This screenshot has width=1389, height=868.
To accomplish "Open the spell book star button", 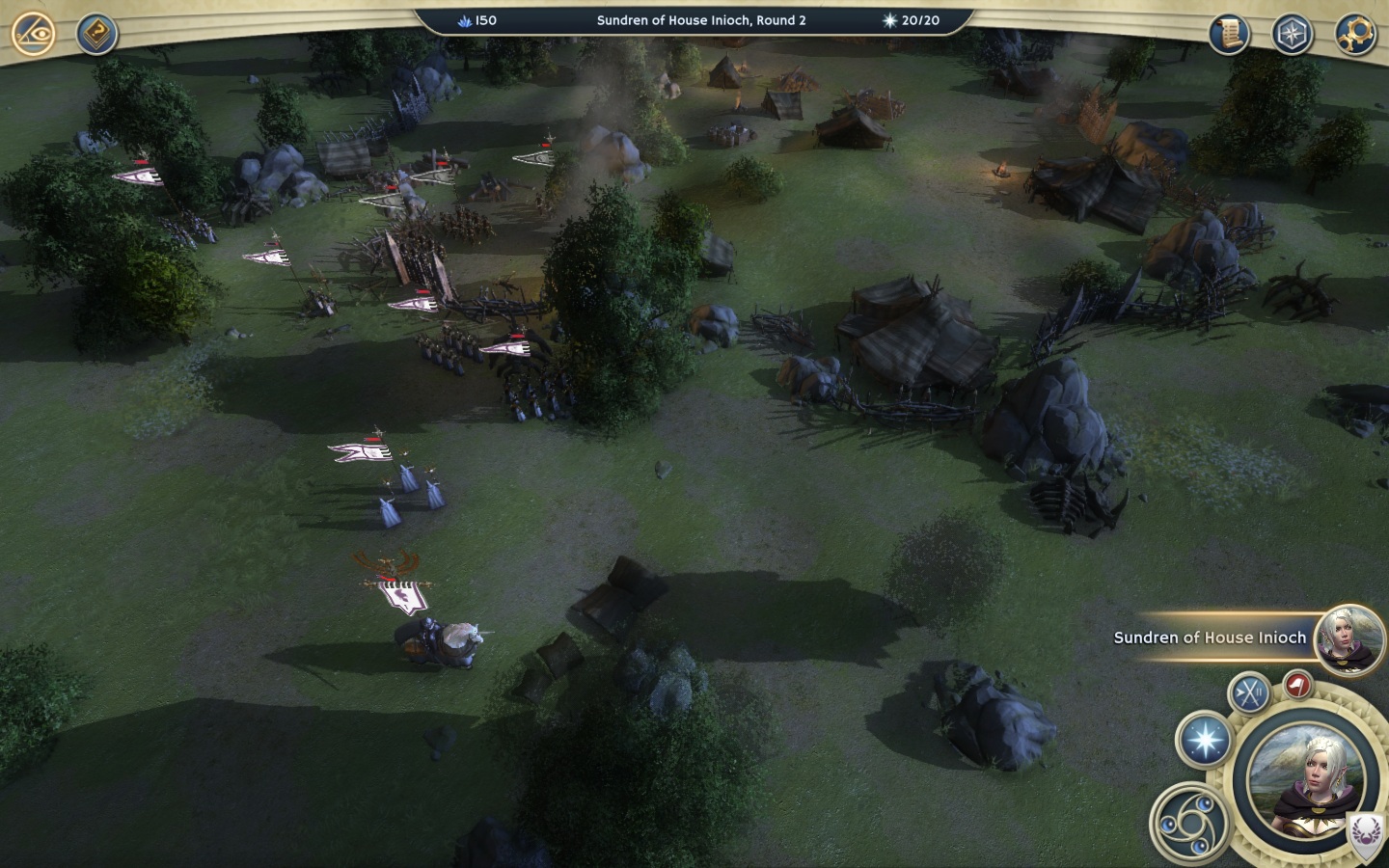I will coord(1204,741).
